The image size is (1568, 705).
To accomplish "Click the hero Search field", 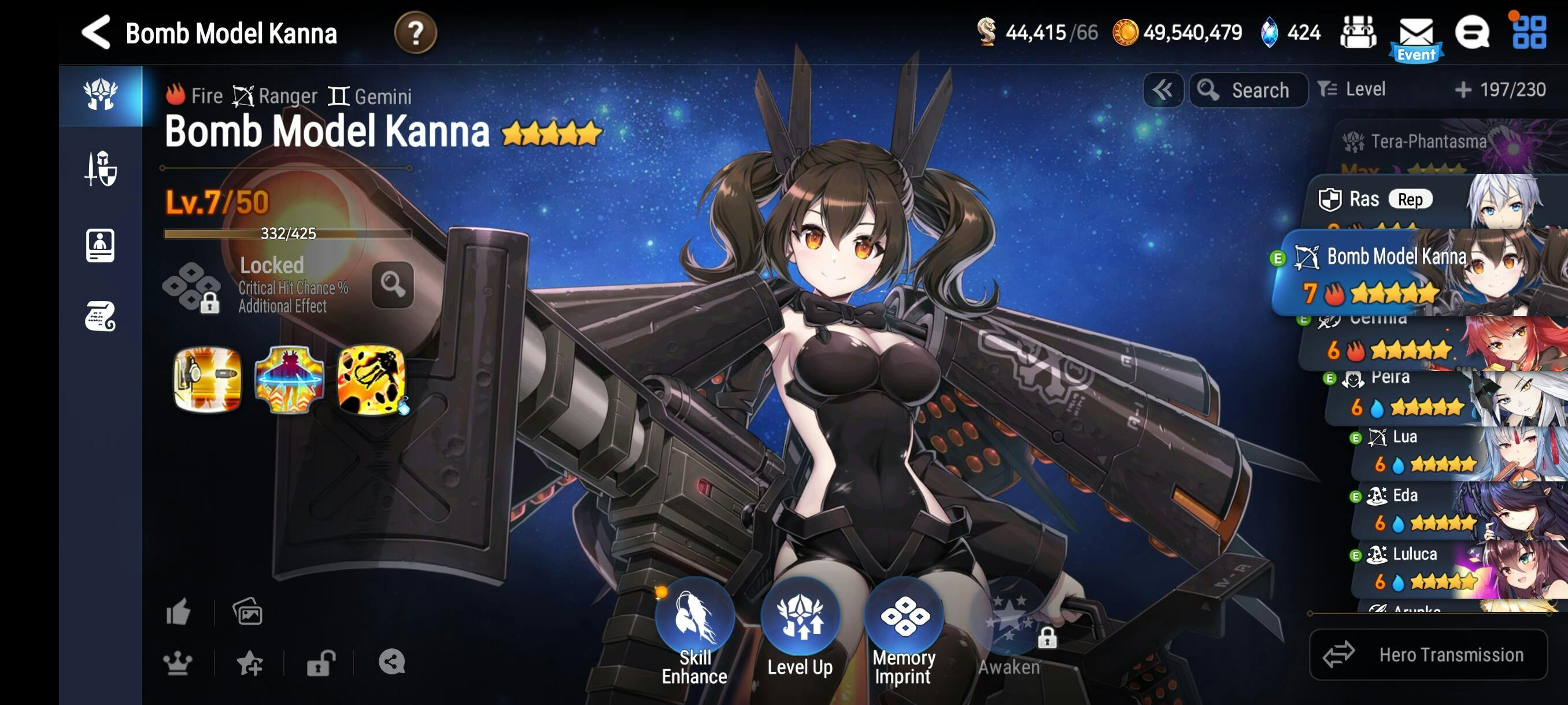I will pos(1248,90).
